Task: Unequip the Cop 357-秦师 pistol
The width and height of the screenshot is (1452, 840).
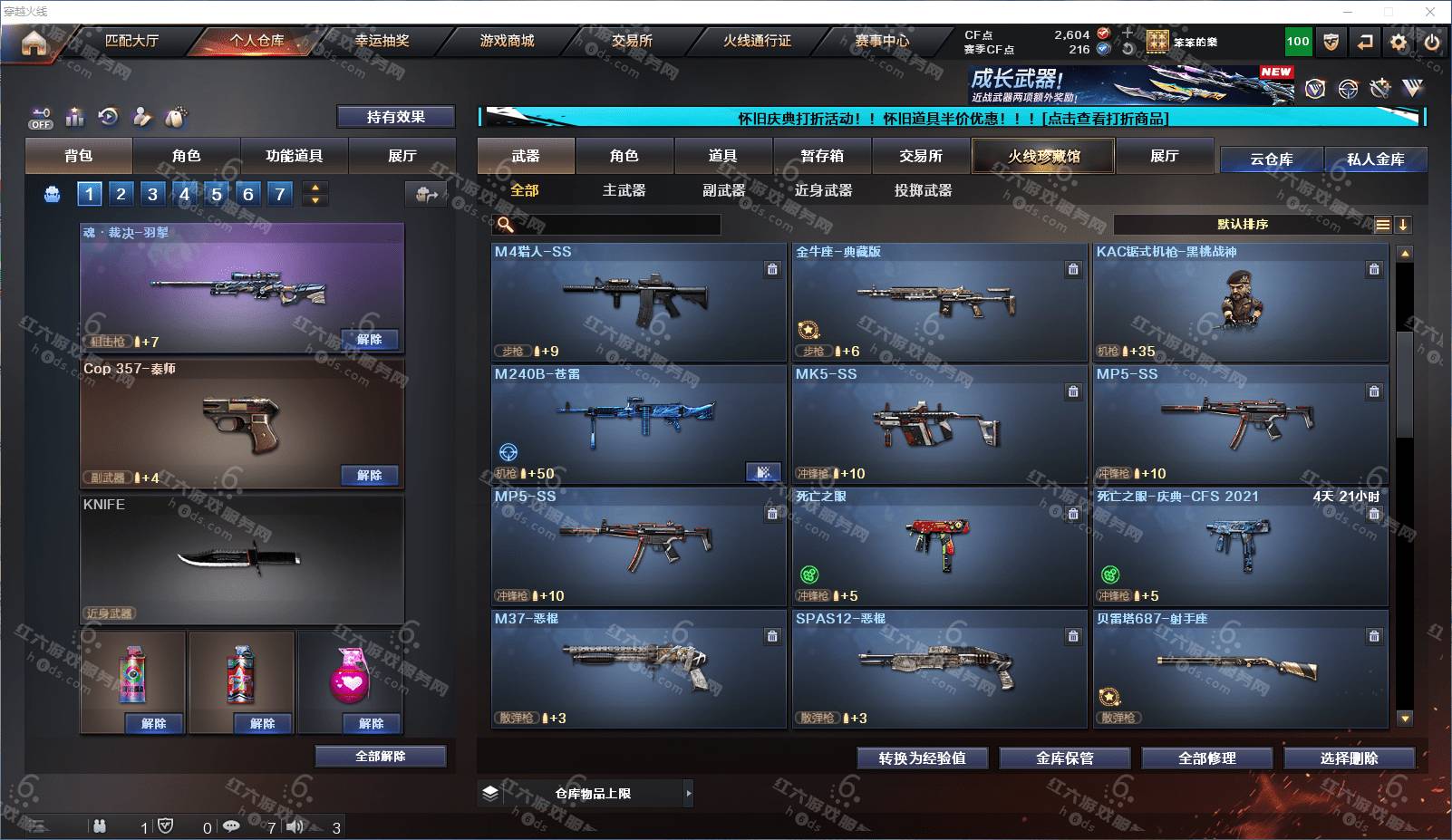Action: pos(369,475)
